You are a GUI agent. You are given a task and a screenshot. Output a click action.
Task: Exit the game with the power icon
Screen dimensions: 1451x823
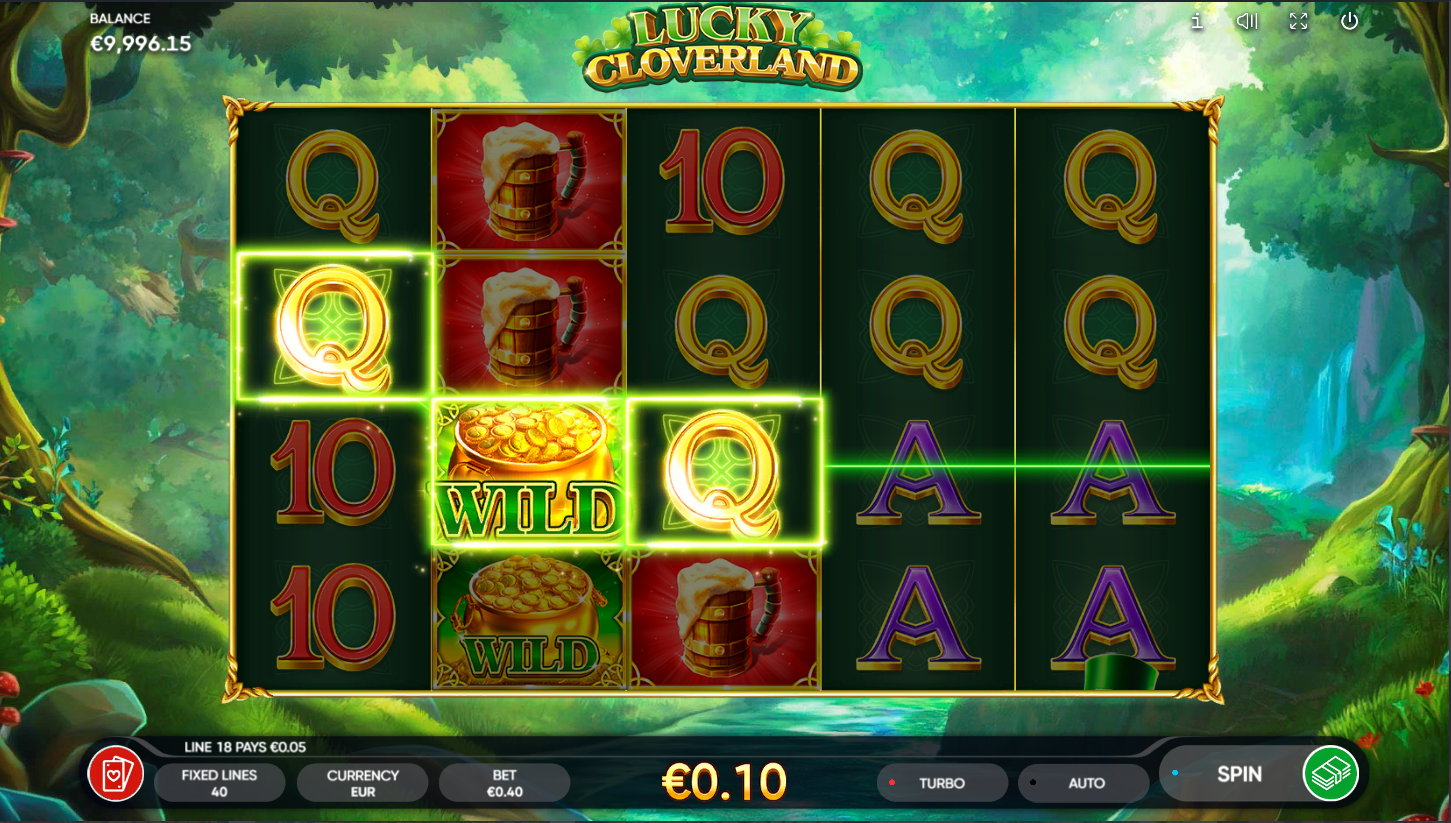[1349, 21]
